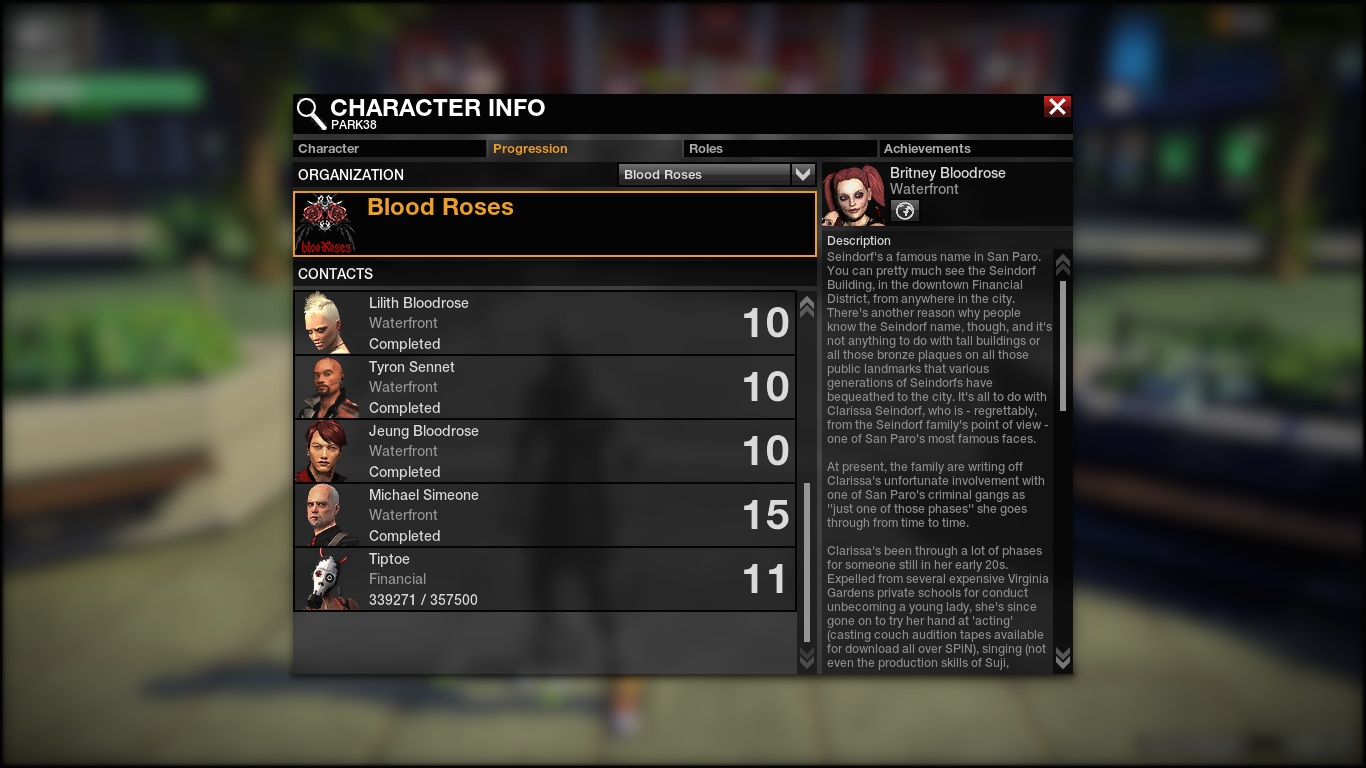Click the contacts list scroll-down arrow

coord(807,657)
